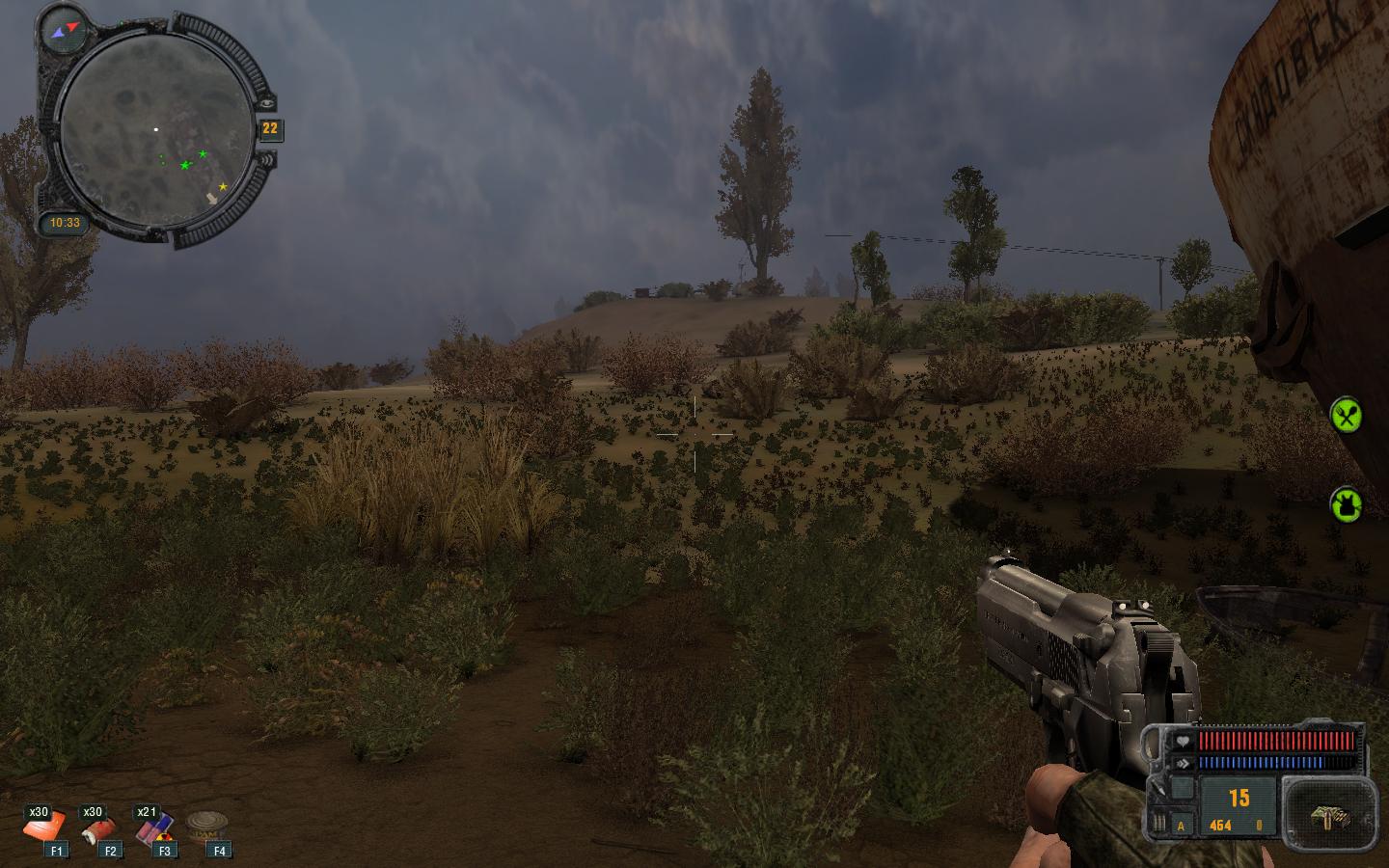Click the fire mode 'A' indicator
Image resolution: width=1389 pixels, height=868 pixels.
click(x=1180, y=825)
